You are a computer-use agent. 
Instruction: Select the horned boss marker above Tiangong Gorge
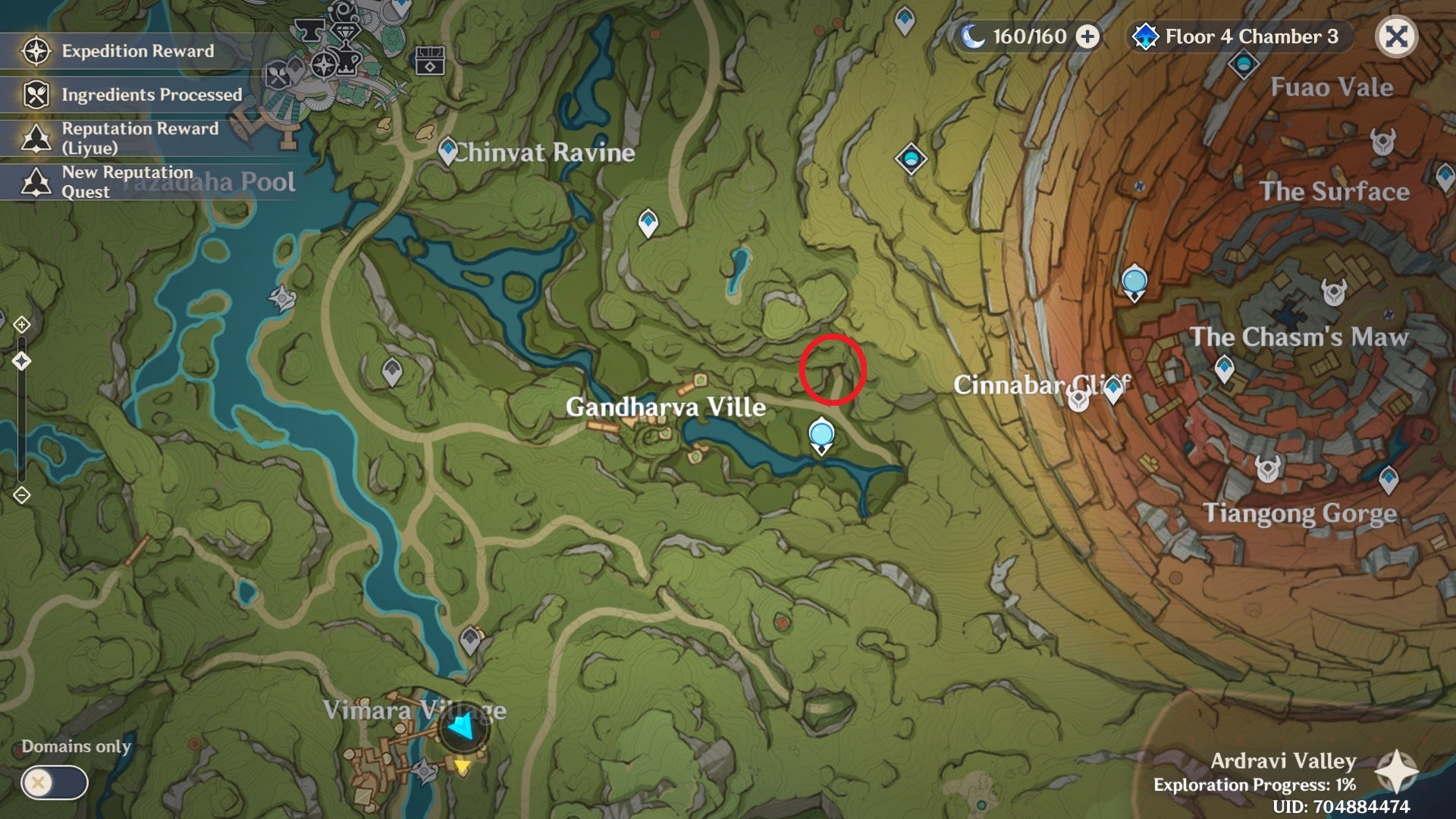point(1267,468)
